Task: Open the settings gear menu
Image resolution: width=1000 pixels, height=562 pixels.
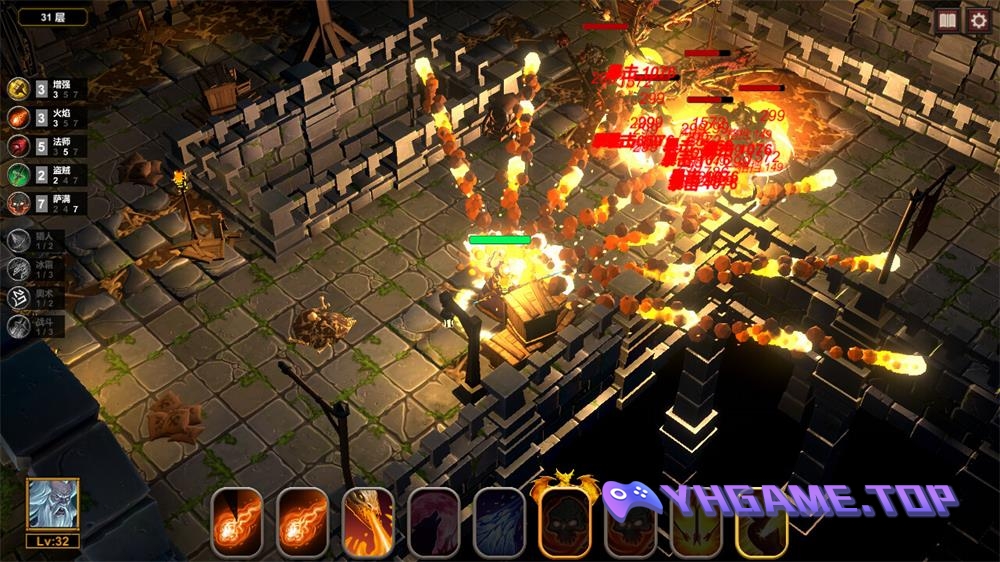Action: pos(977,21)
